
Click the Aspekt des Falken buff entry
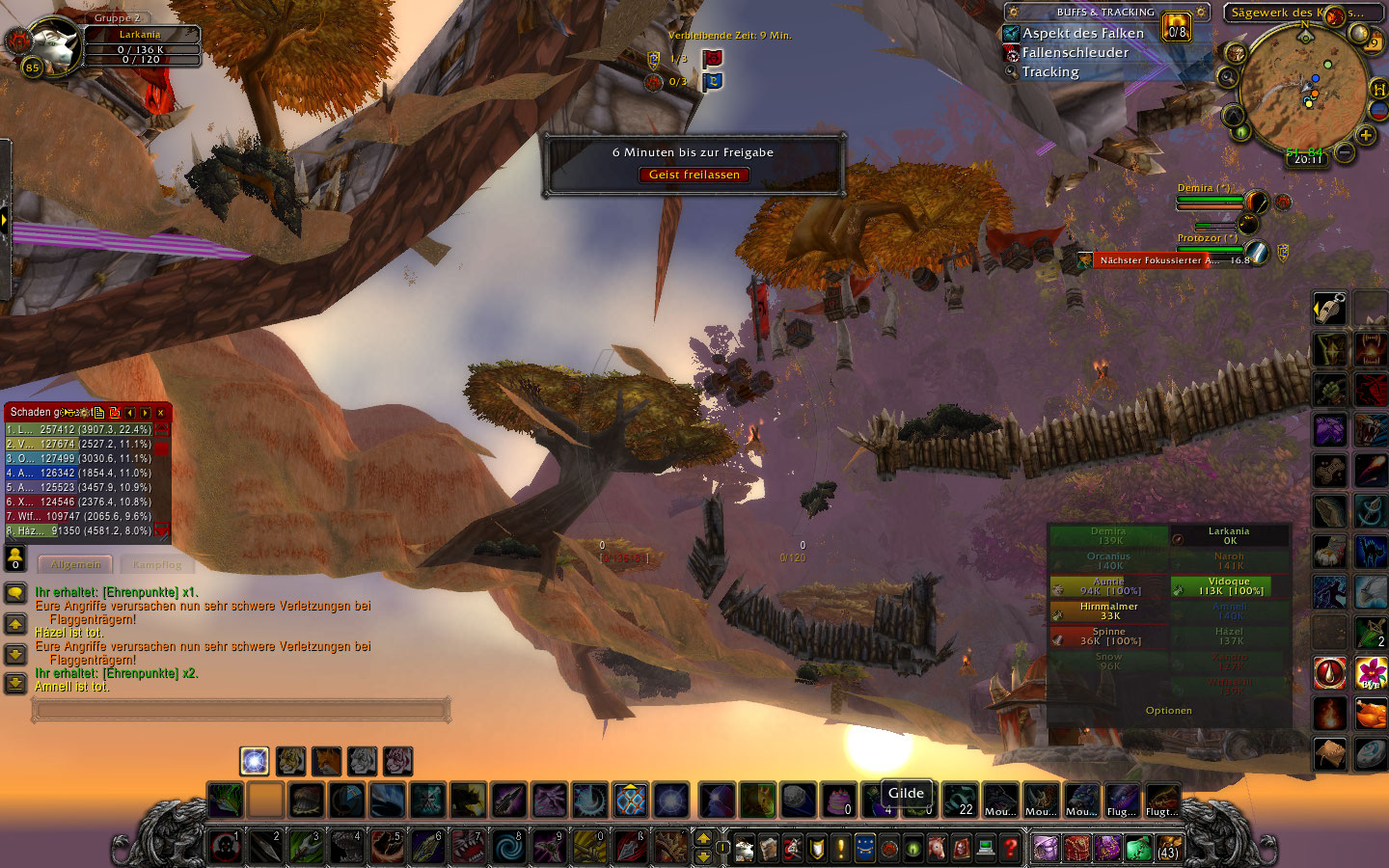coord(1082,33)
